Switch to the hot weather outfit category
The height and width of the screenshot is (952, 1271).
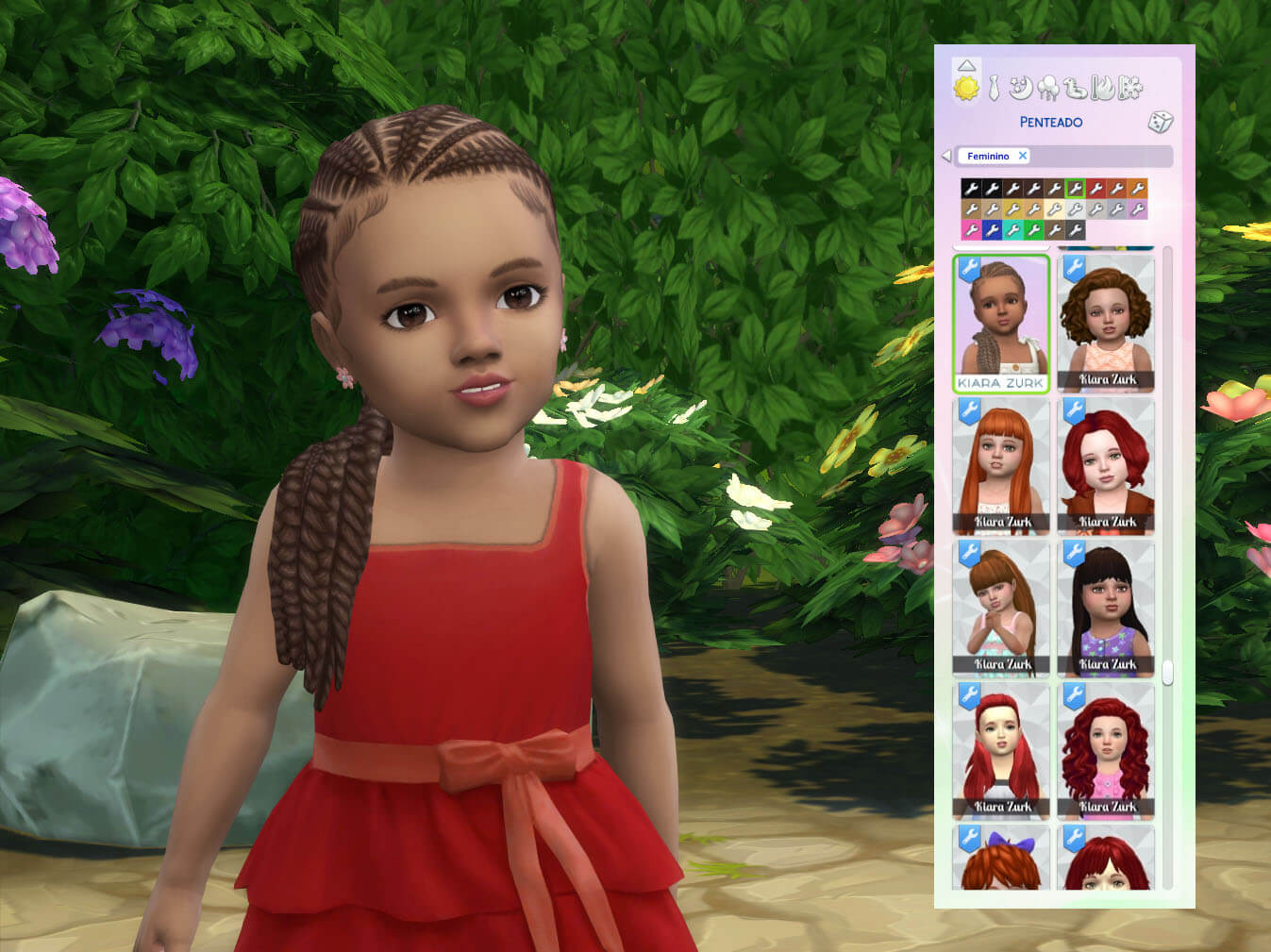click(x=1102, y=89)
